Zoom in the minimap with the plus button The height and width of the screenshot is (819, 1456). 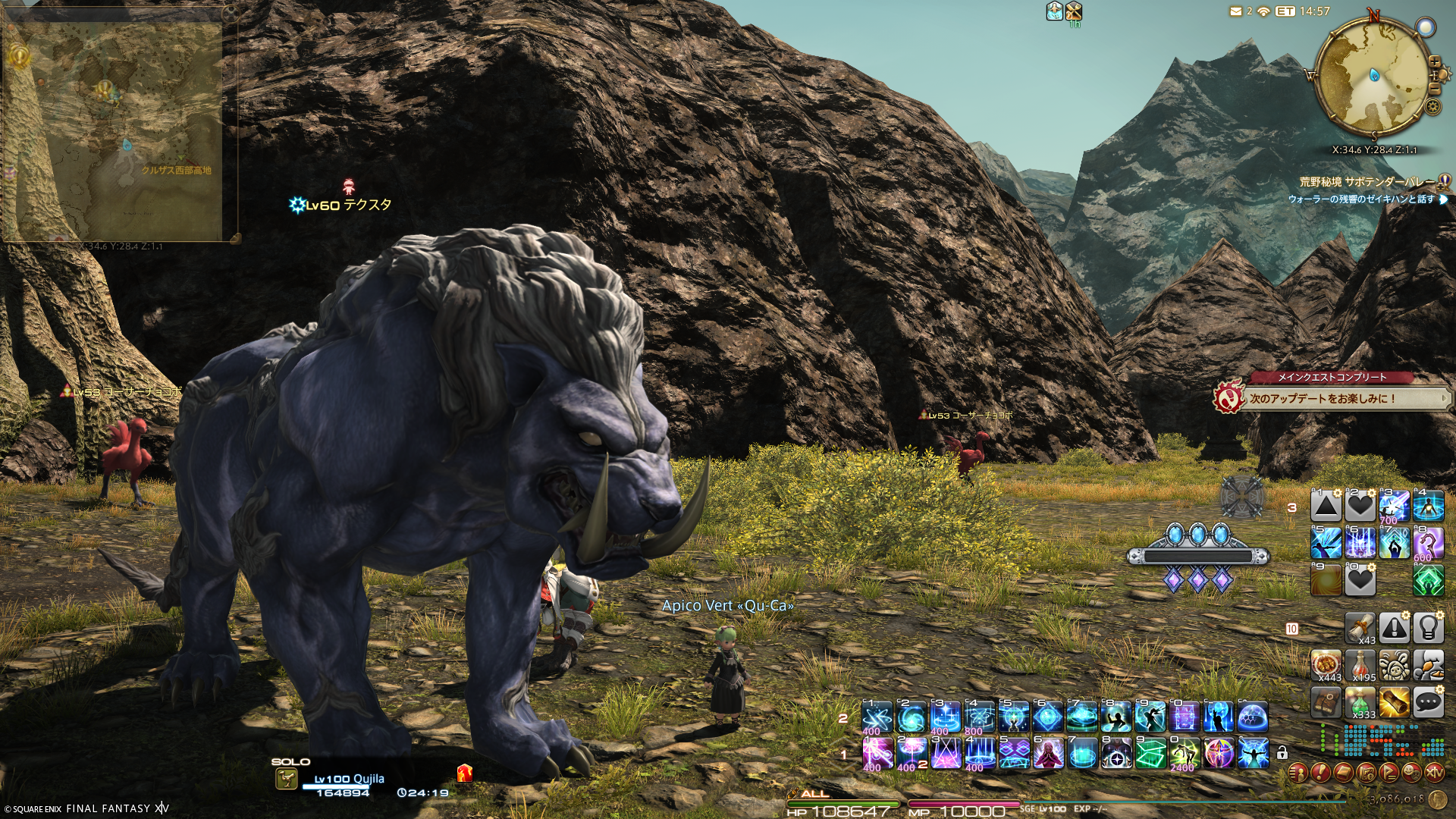(x=1434, y=62)
